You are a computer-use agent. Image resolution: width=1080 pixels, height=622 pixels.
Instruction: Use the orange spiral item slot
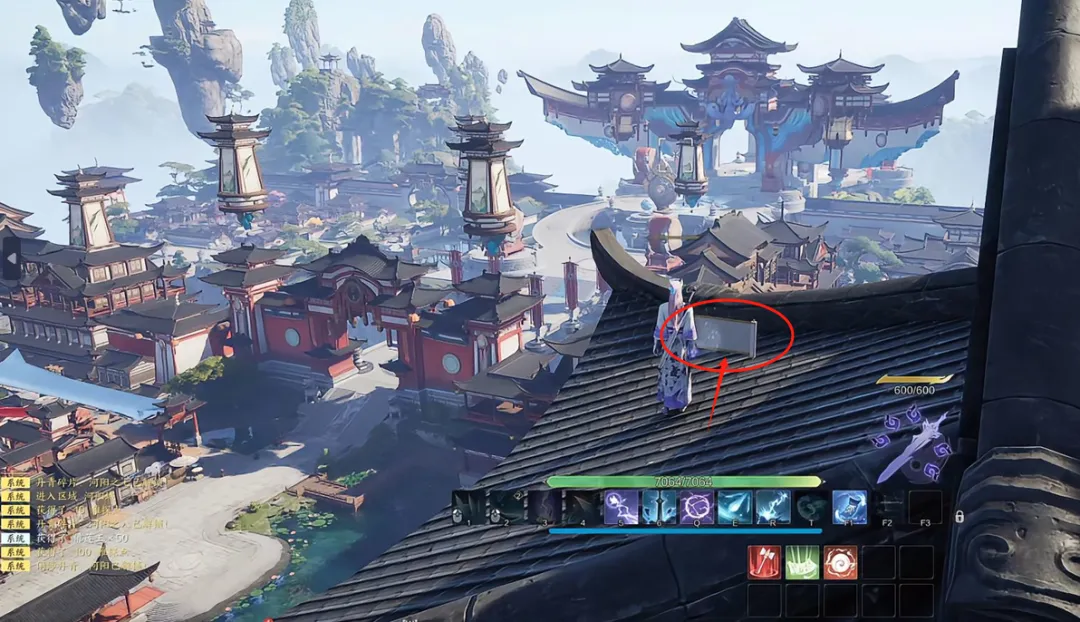point(840,562)
